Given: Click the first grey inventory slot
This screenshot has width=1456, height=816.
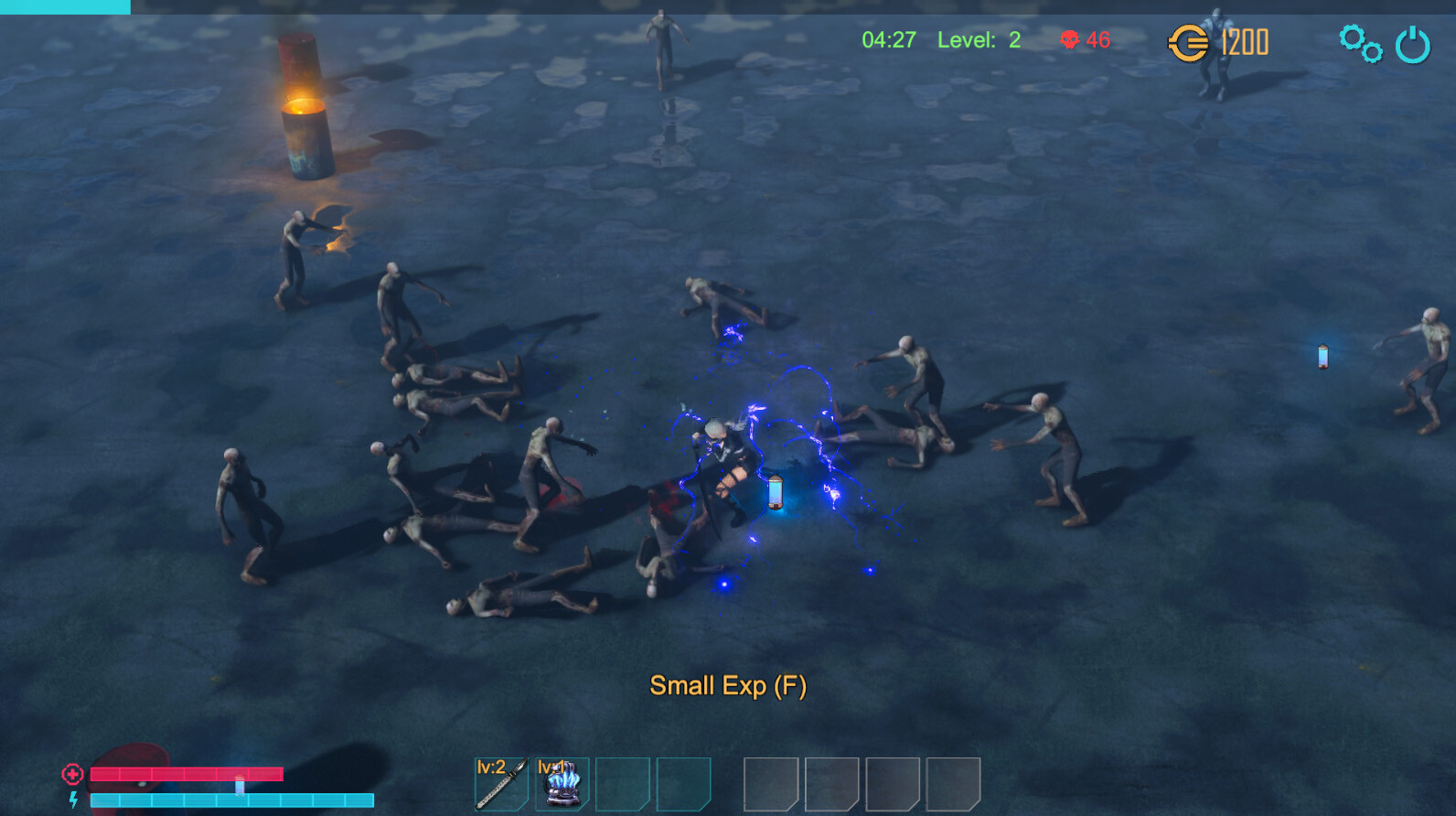Looking at the screenshot, I should pyautogui.click(x=769, y=782).
